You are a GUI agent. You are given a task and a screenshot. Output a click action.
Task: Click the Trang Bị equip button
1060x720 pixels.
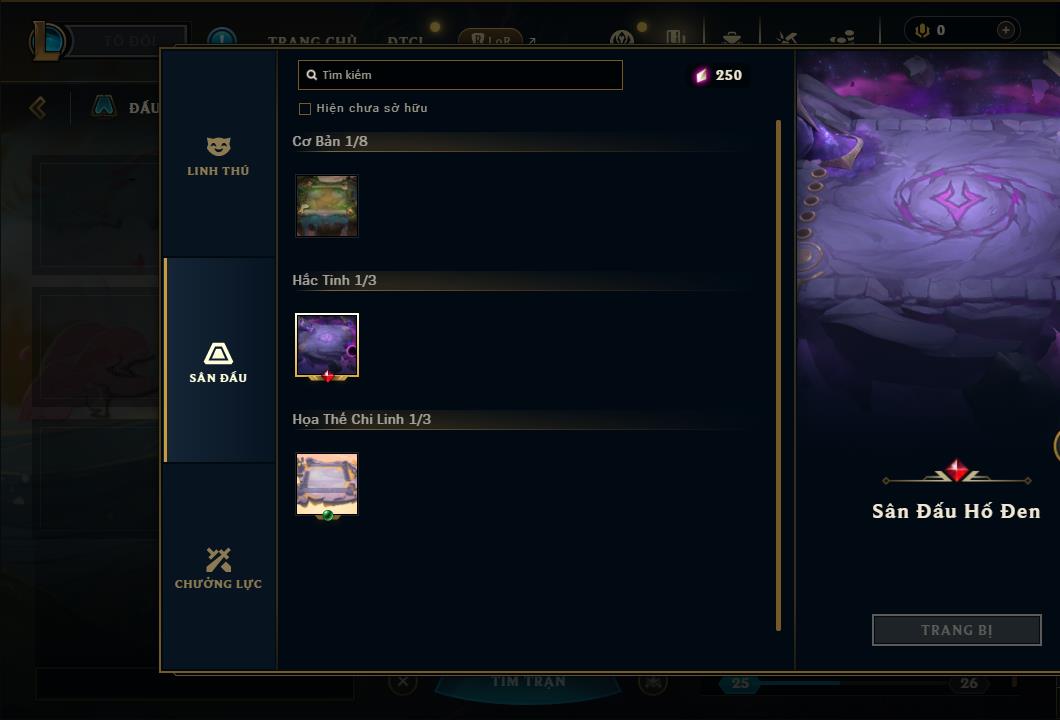(x=956, y=630)
